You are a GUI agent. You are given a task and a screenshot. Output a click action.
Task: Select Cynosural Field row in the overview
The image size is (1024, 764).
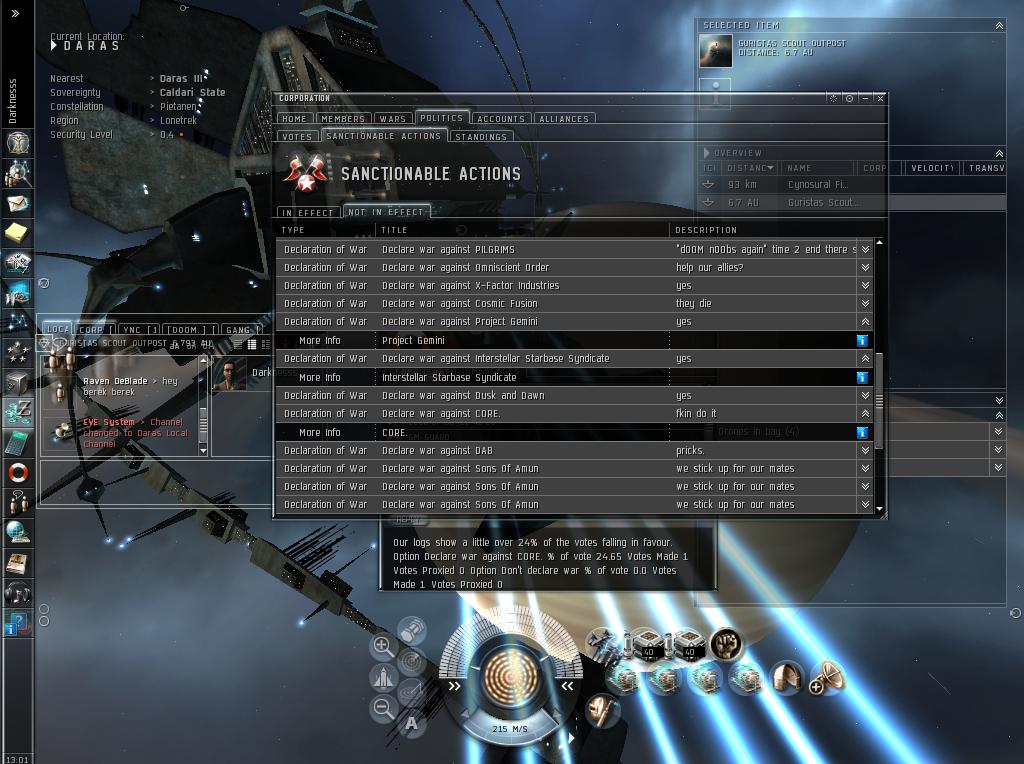818,184
